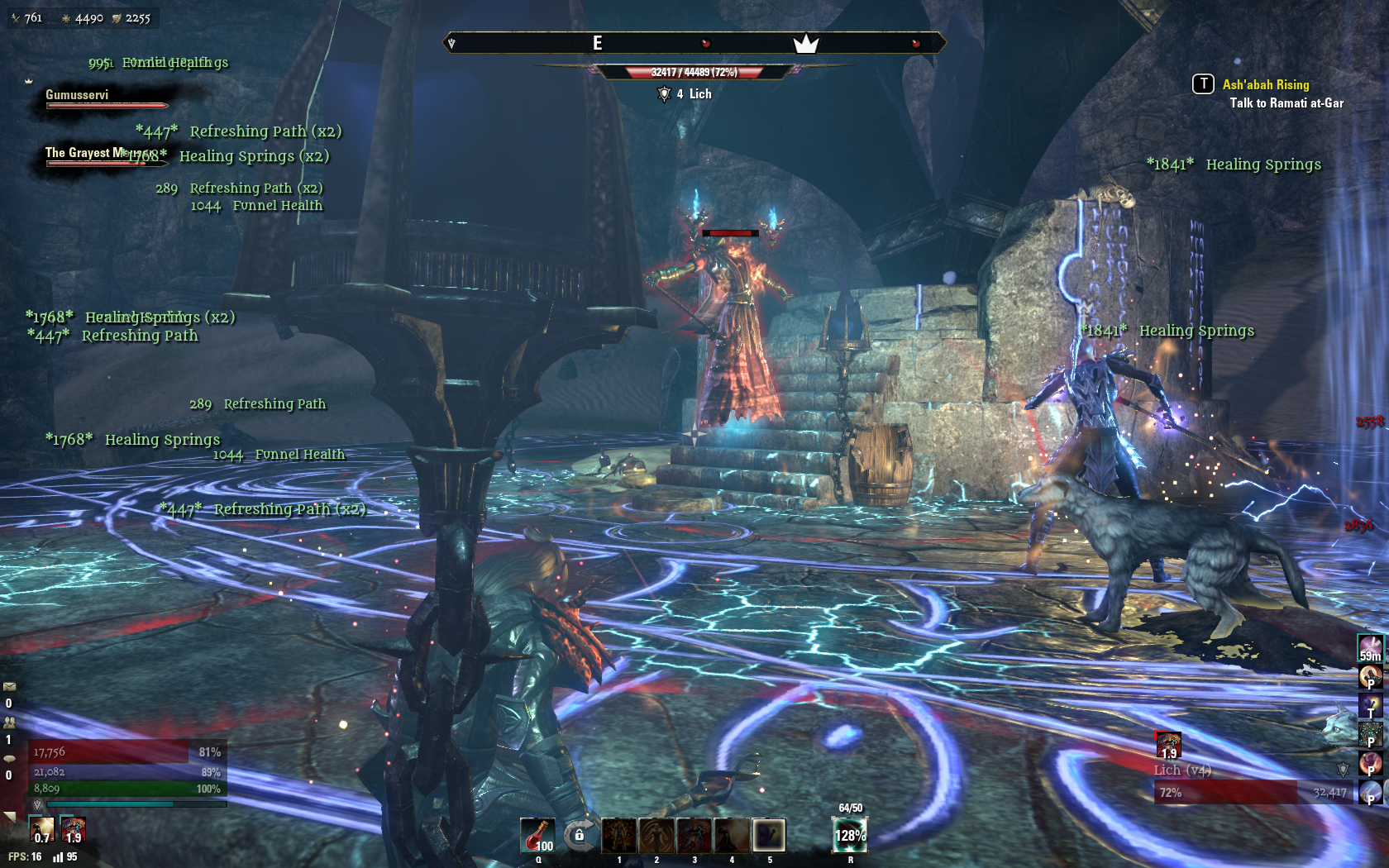Trigger the ultimate ability showing 128%
This screenshot has height=868, width=1389.
click(849, 834)
